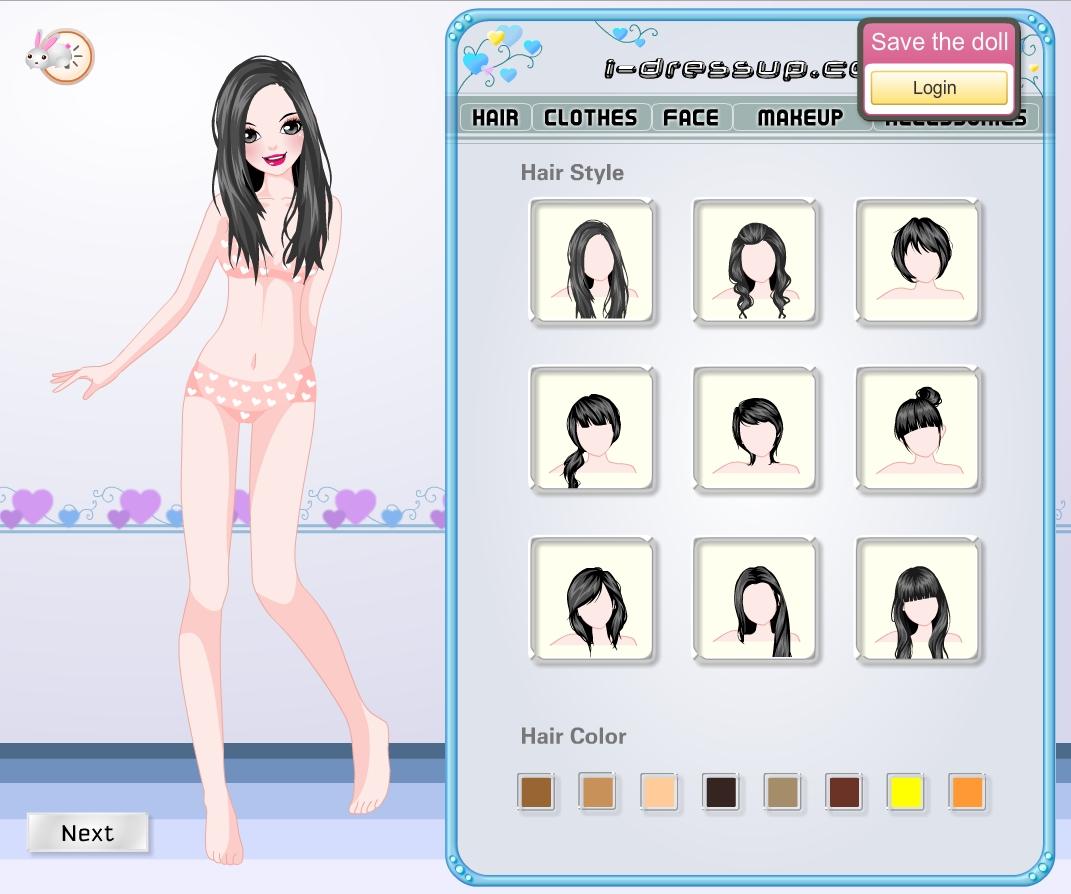The height and width of the screenshot is (894, 1071).
Task: Select the light peach blonde hair color
Action: pyautogui.click(x=659, y=792)
